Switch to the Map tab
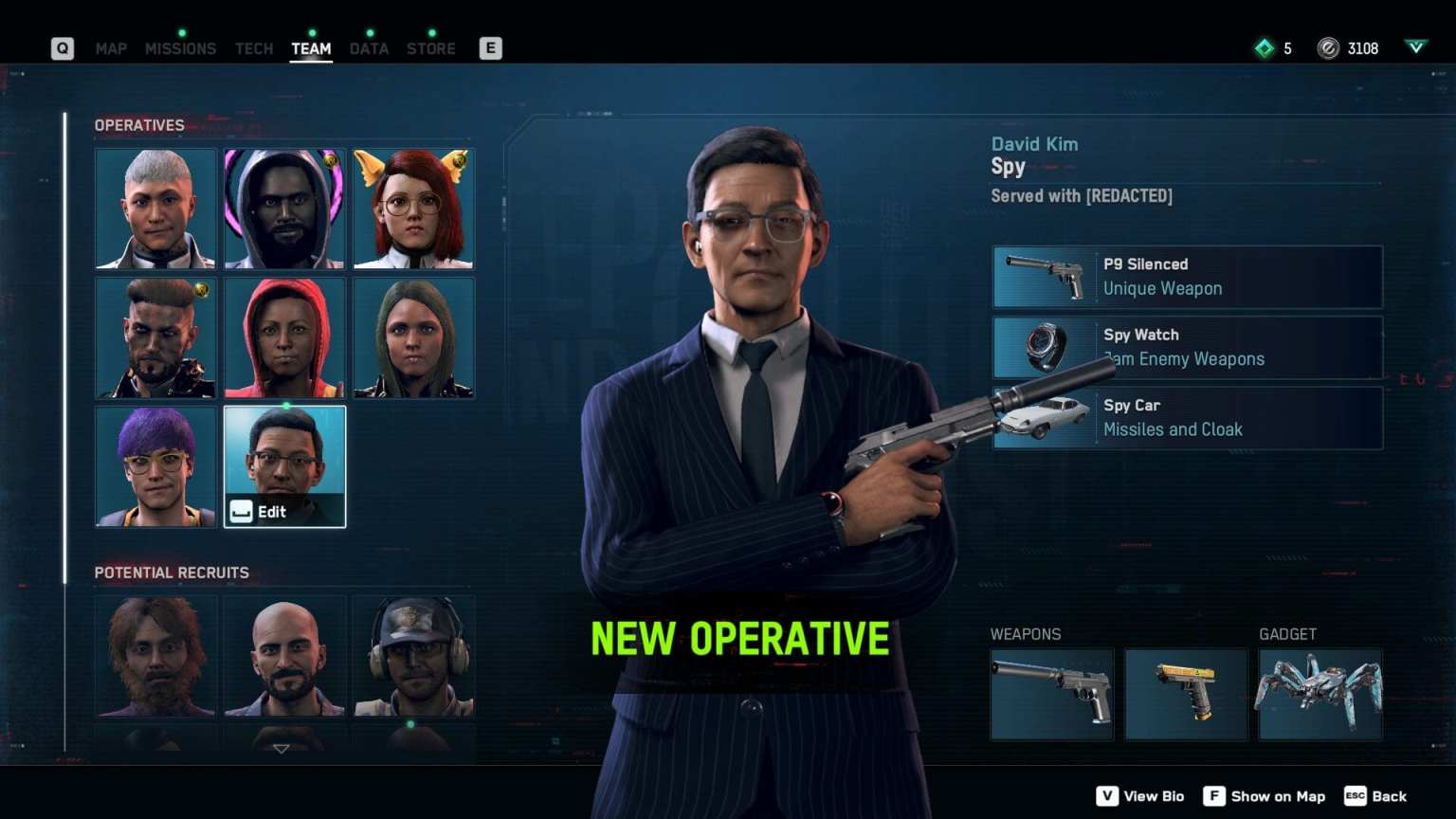Viewport: 1456px width, 819px height. coord(111,48)
